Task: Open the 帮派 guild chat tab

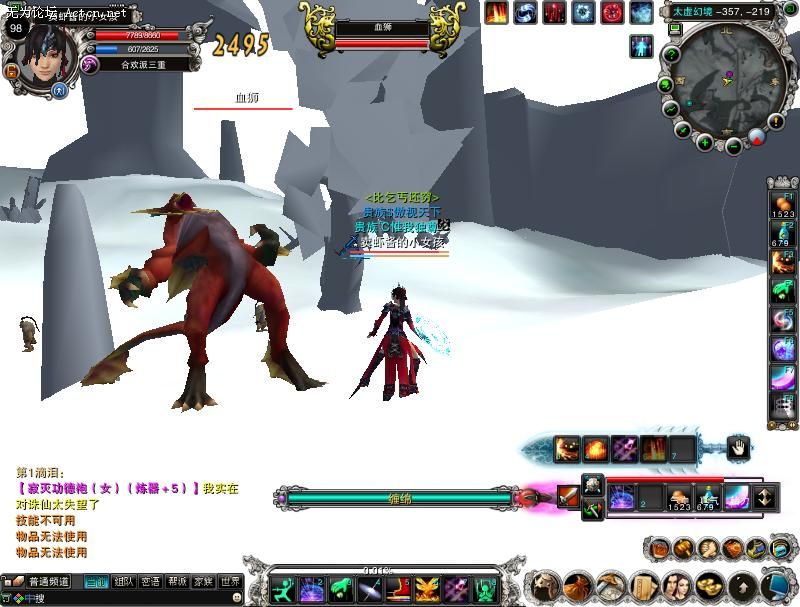Action: (x=178, y=581)
